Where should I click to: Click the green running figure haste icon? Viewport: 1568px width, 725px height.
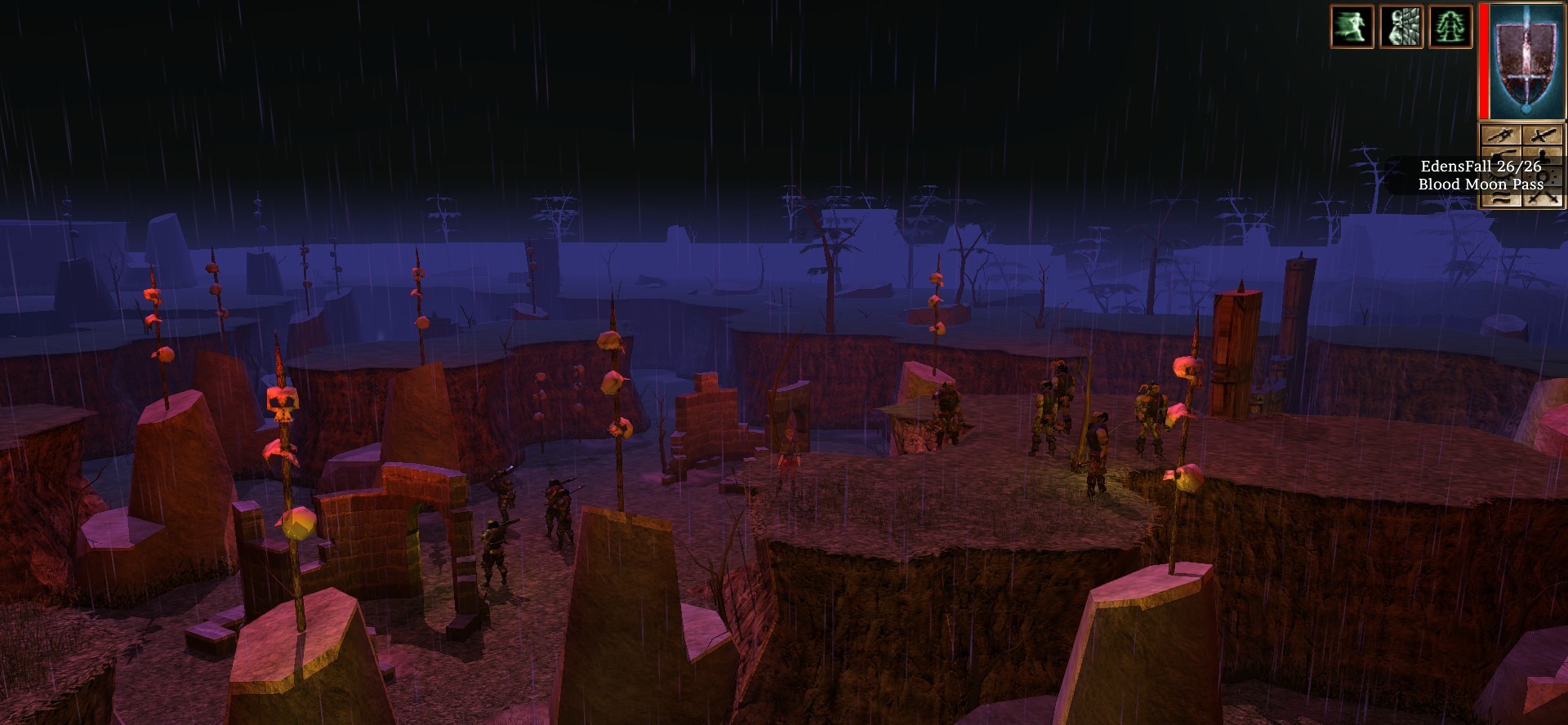1352,26
